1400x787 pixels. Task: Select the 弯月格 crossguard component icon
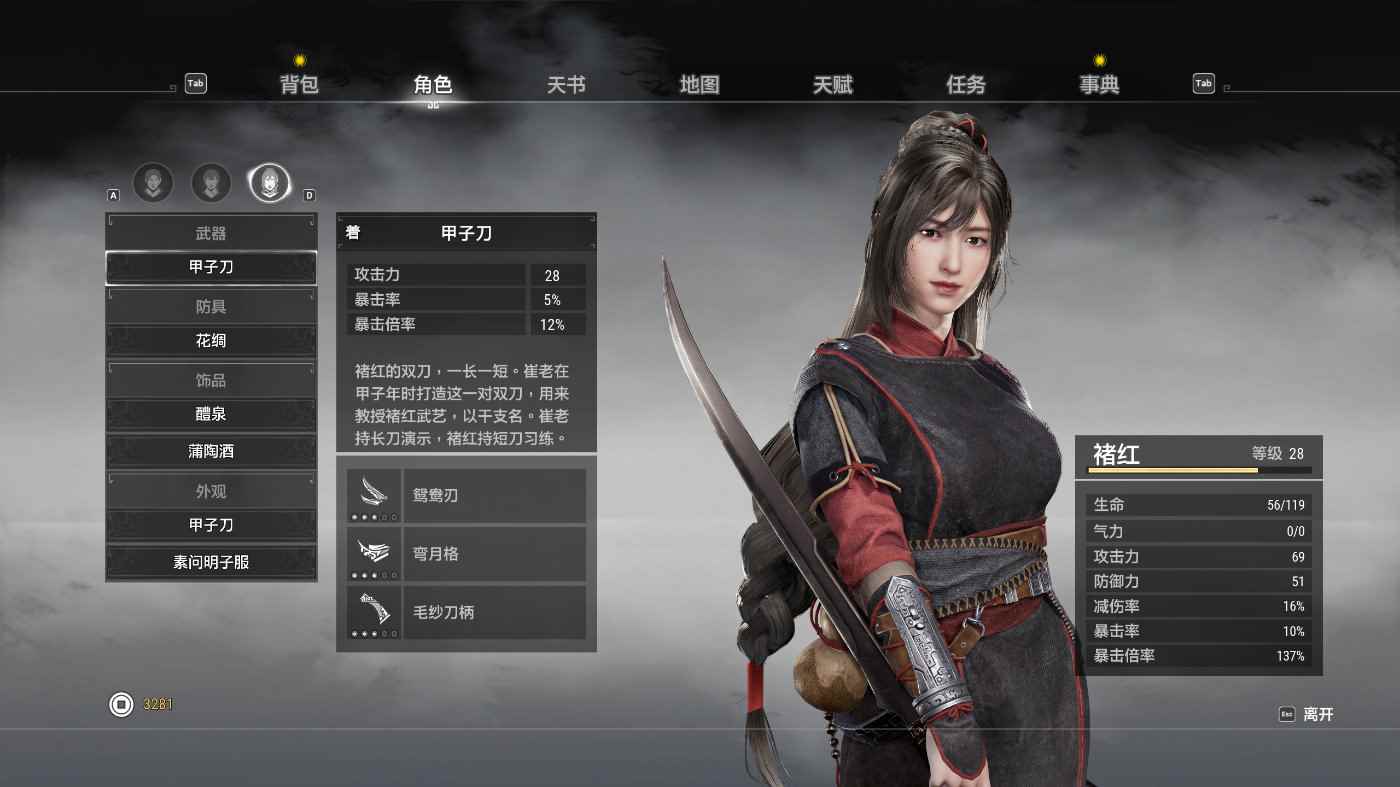pyautogui.click(x=374, y=553)
